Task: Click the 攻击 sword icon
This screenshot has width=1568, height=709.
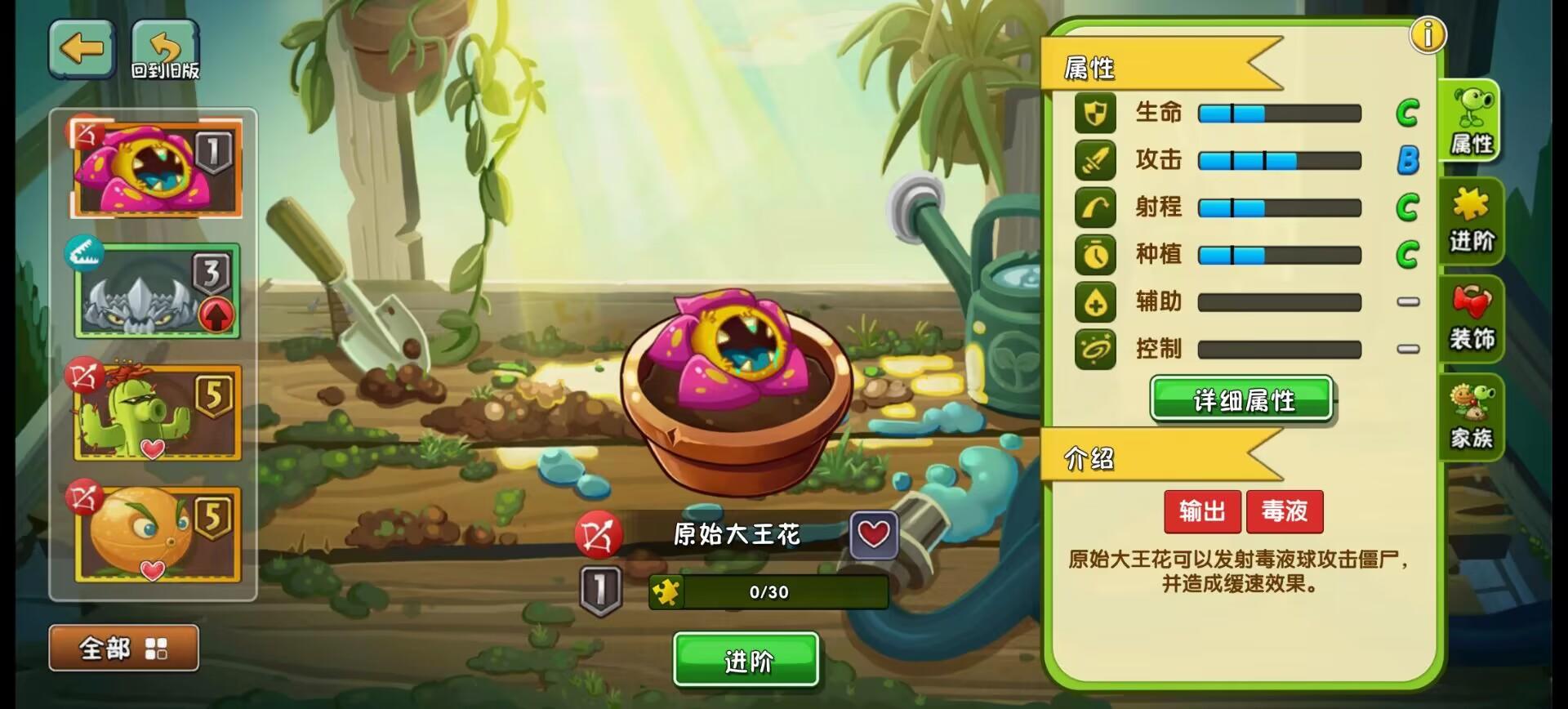Action: pos(1097,161)
